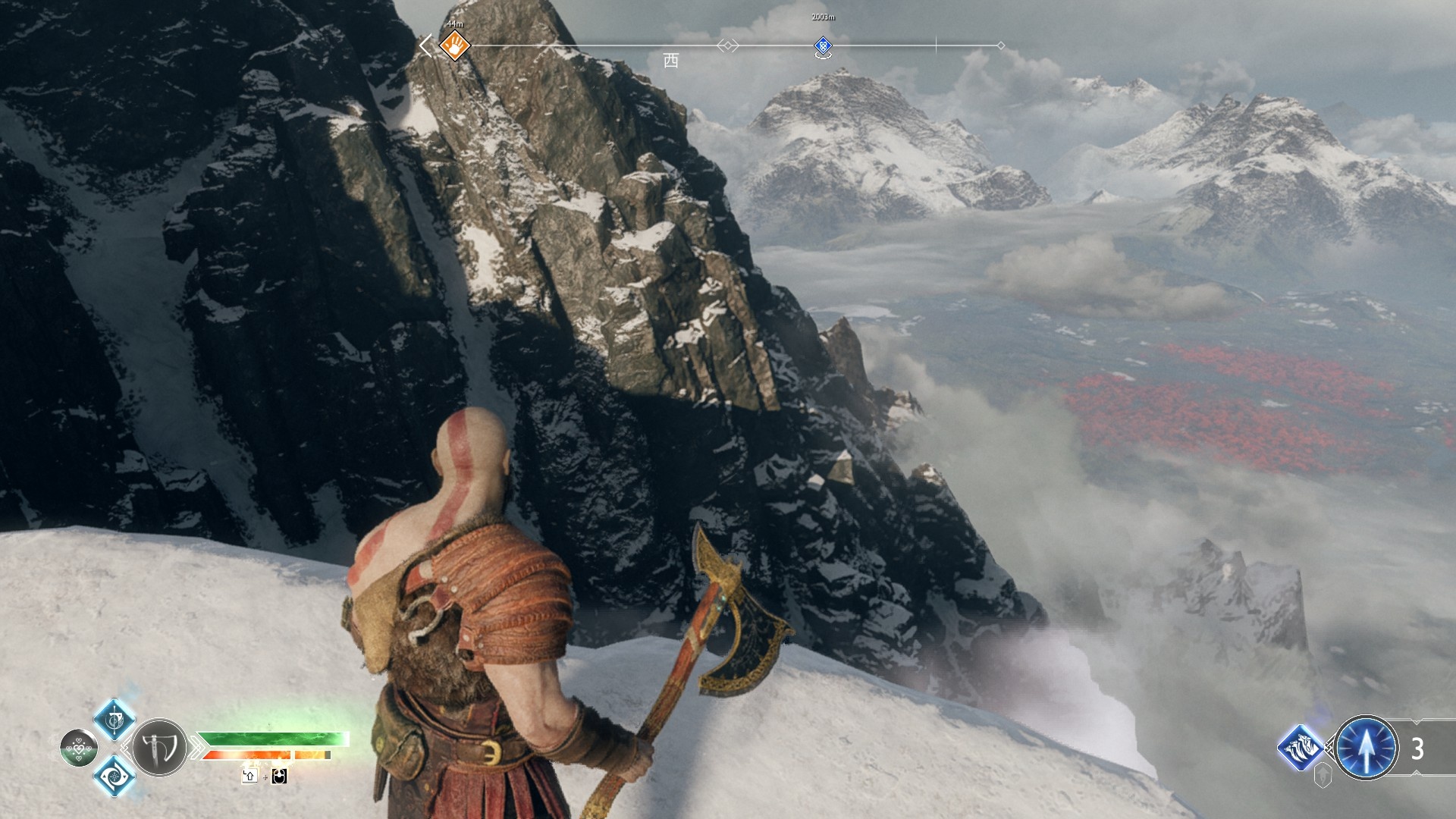
Task: Select the blue diamond waypoint on compass
Action: tap(823, 46)
